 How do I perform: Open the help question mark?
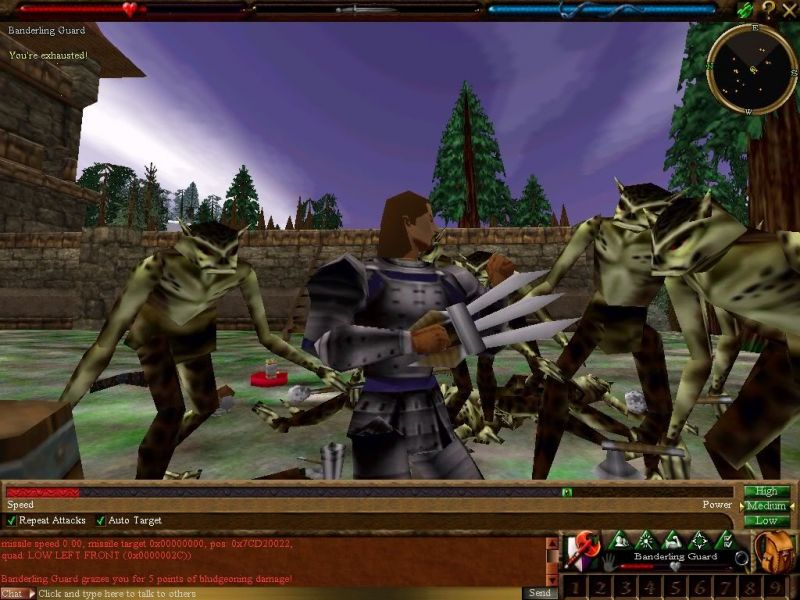(768, 9)
